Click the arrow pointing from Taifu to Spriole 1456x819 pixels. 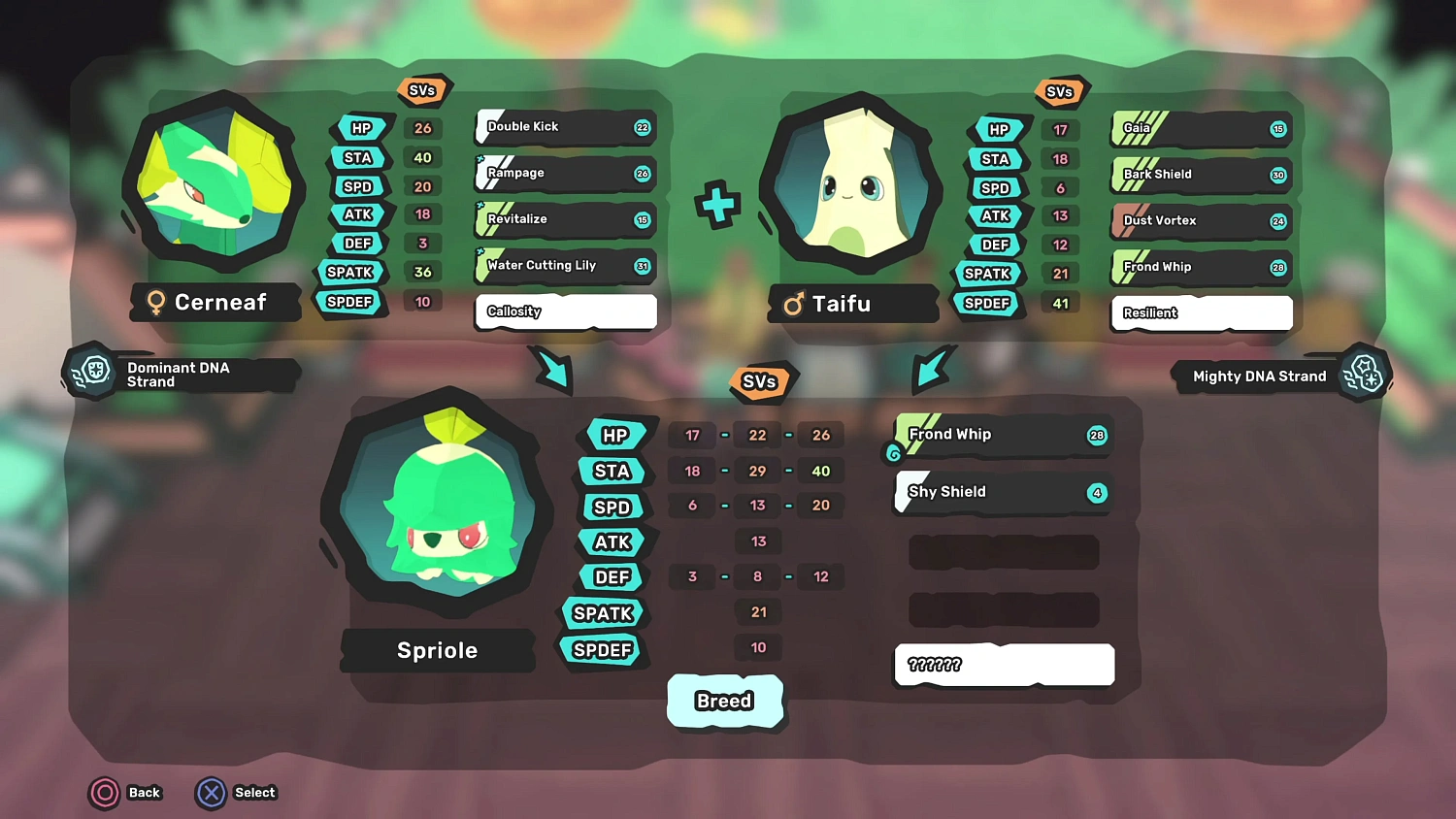coord(932,369)
